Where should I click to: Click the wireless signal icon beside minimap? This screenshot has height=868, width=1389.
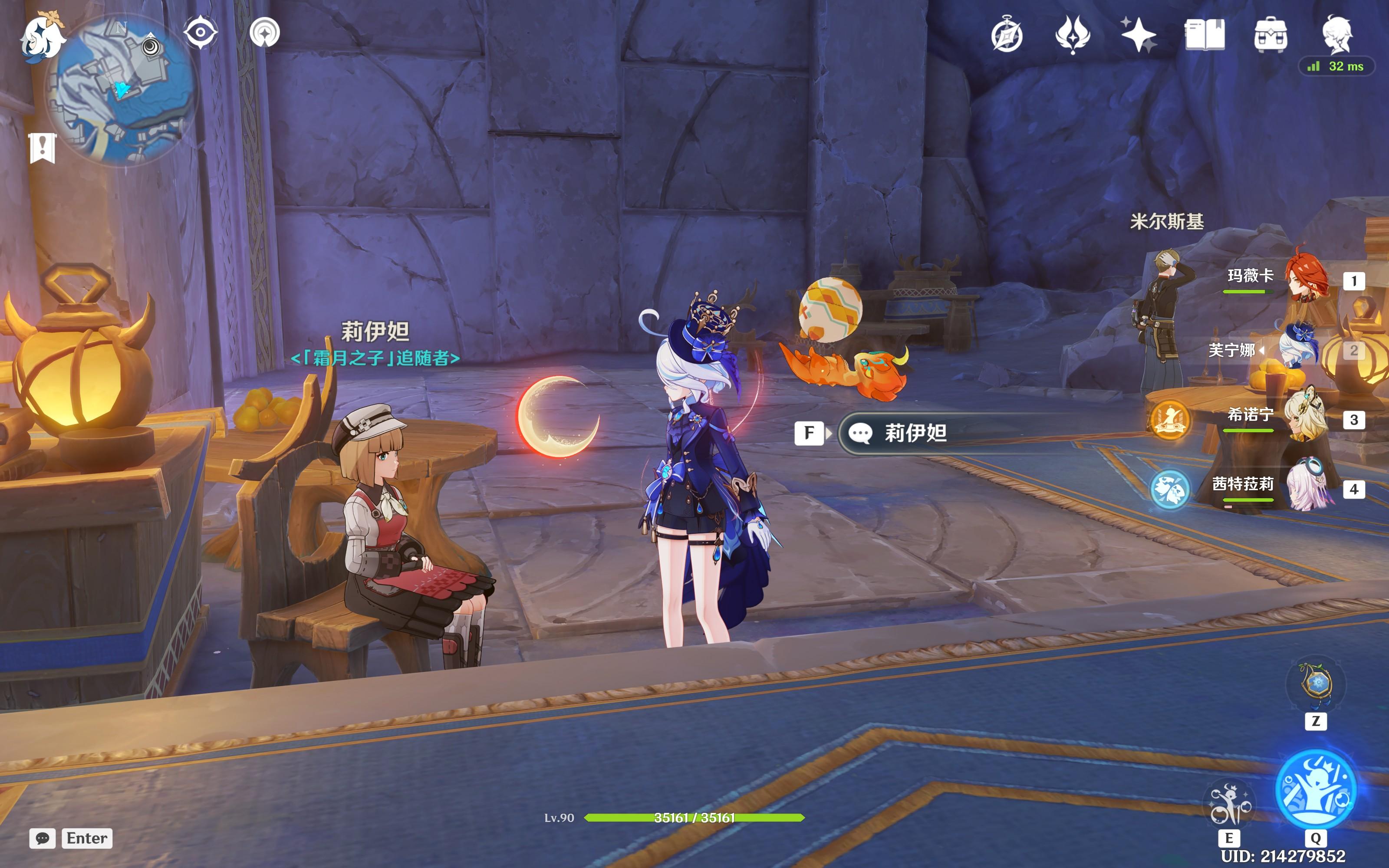(265, 32)
